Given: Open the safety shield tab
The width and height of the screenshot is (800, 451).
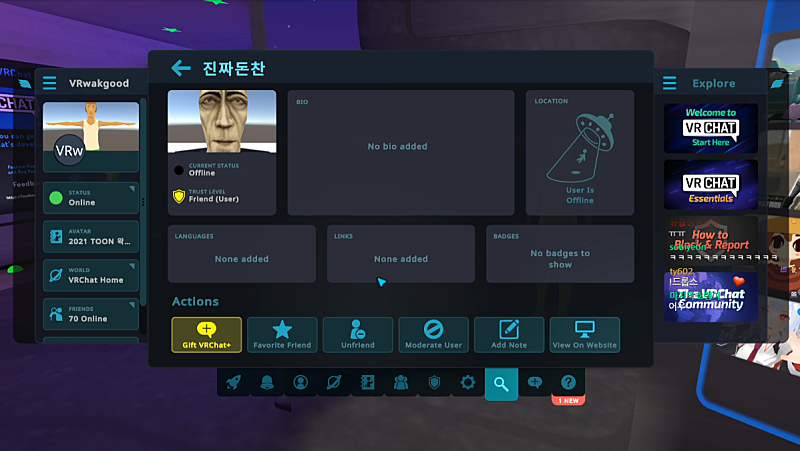Looking at the screenshot, I should point(434,382).
